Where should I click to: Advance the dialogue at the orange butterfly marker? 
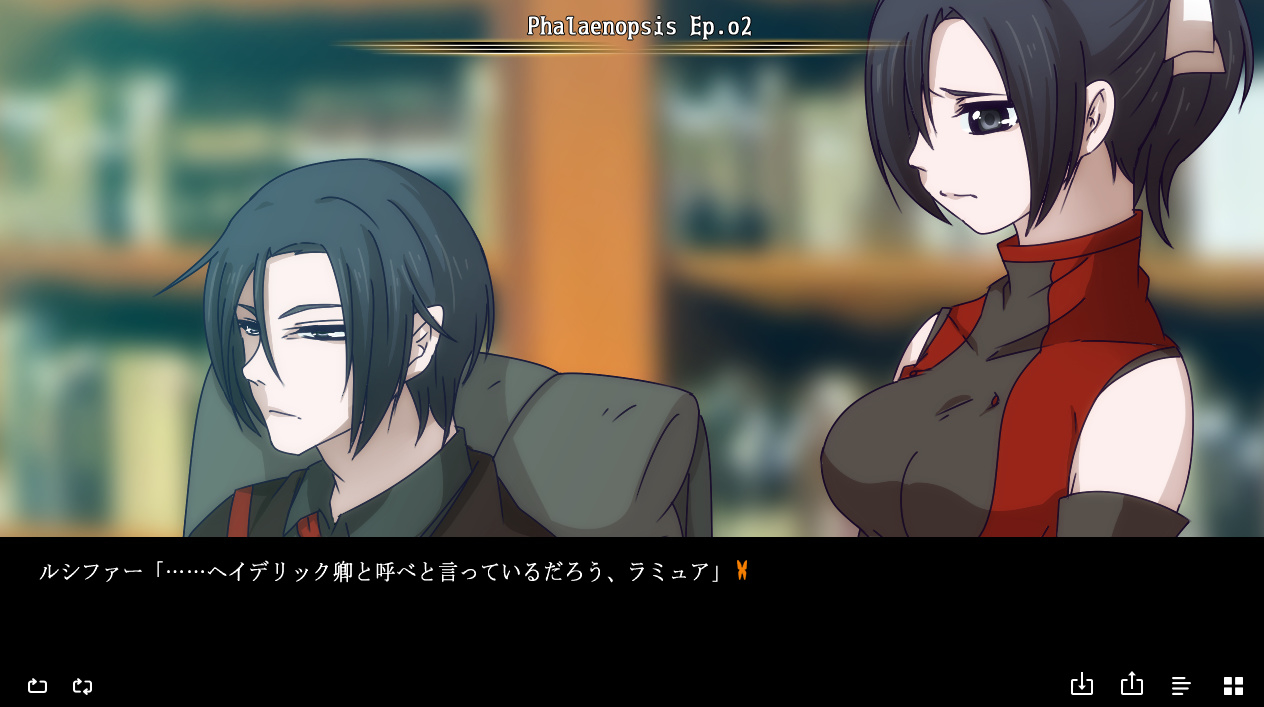pyautogui.click(x=742, y=571)
